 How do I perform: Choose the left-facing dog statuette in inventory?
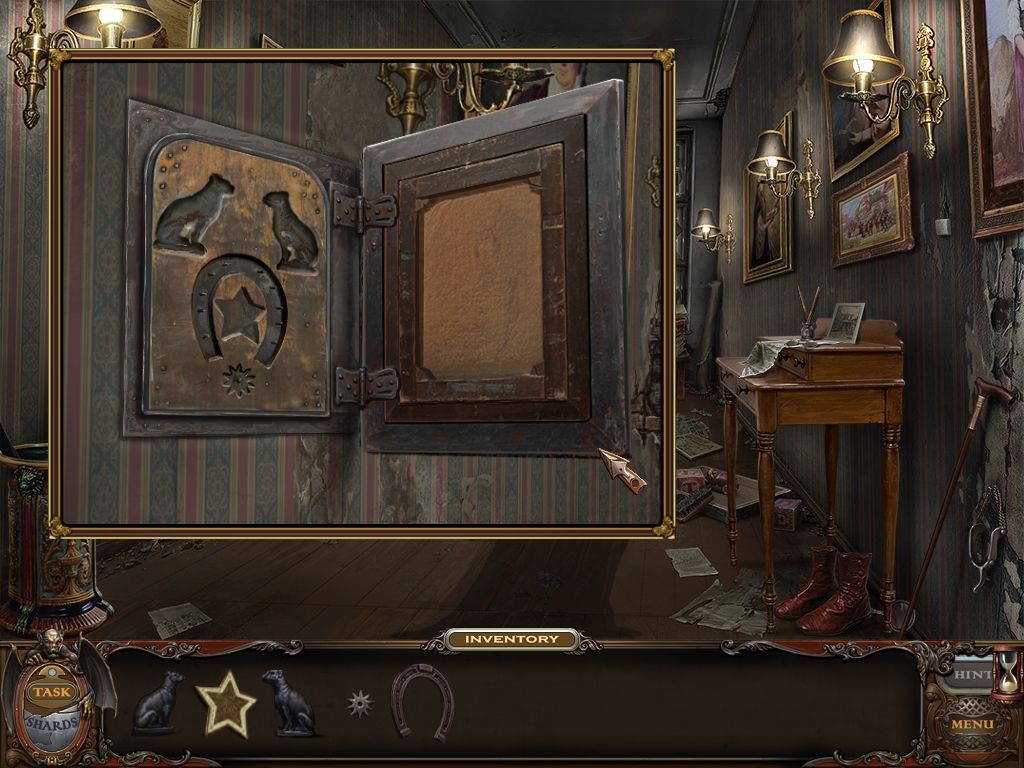click(x=288, y=702)
